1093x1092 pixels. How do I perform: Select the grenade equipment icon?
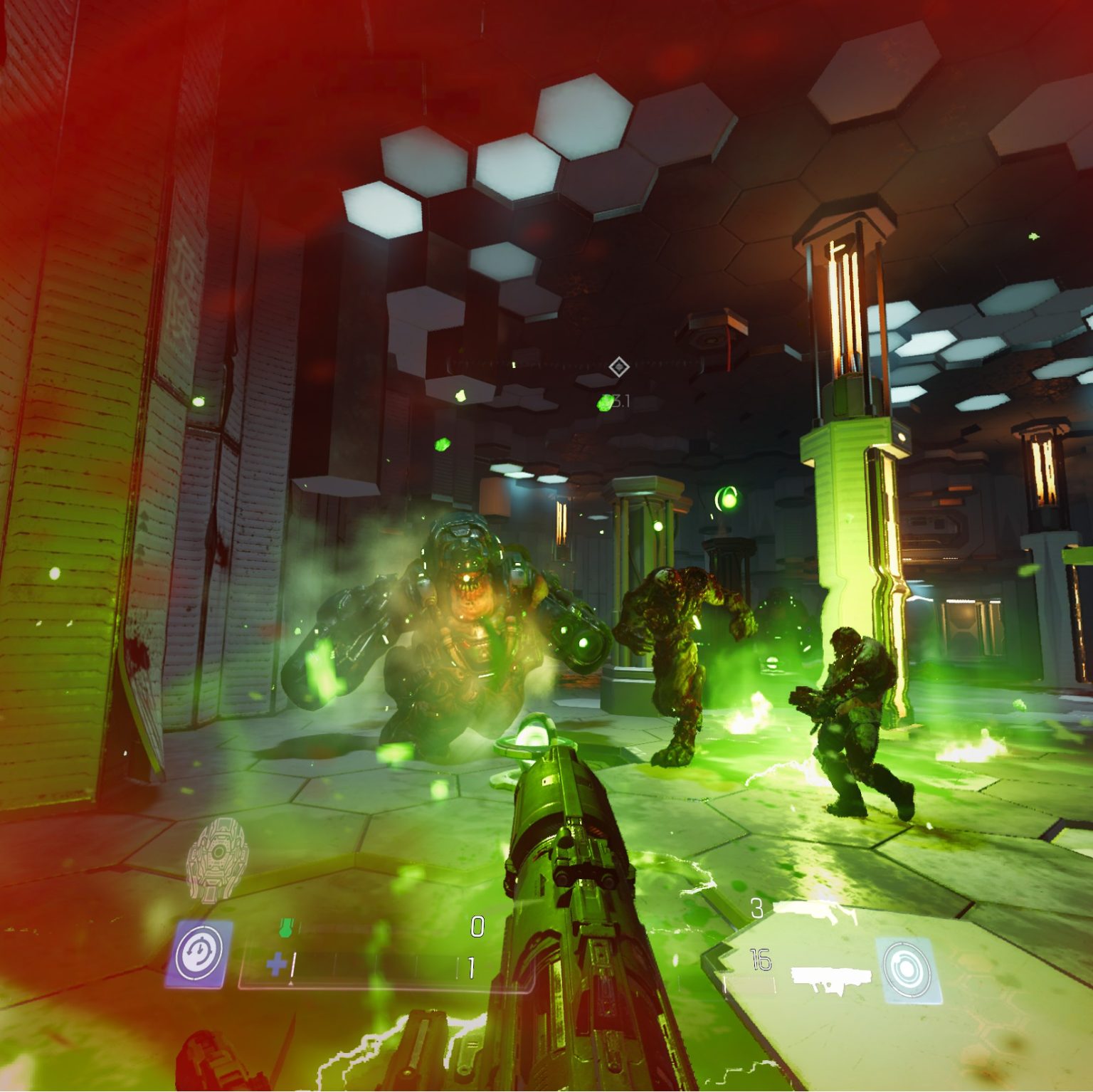tap(211, 860)
